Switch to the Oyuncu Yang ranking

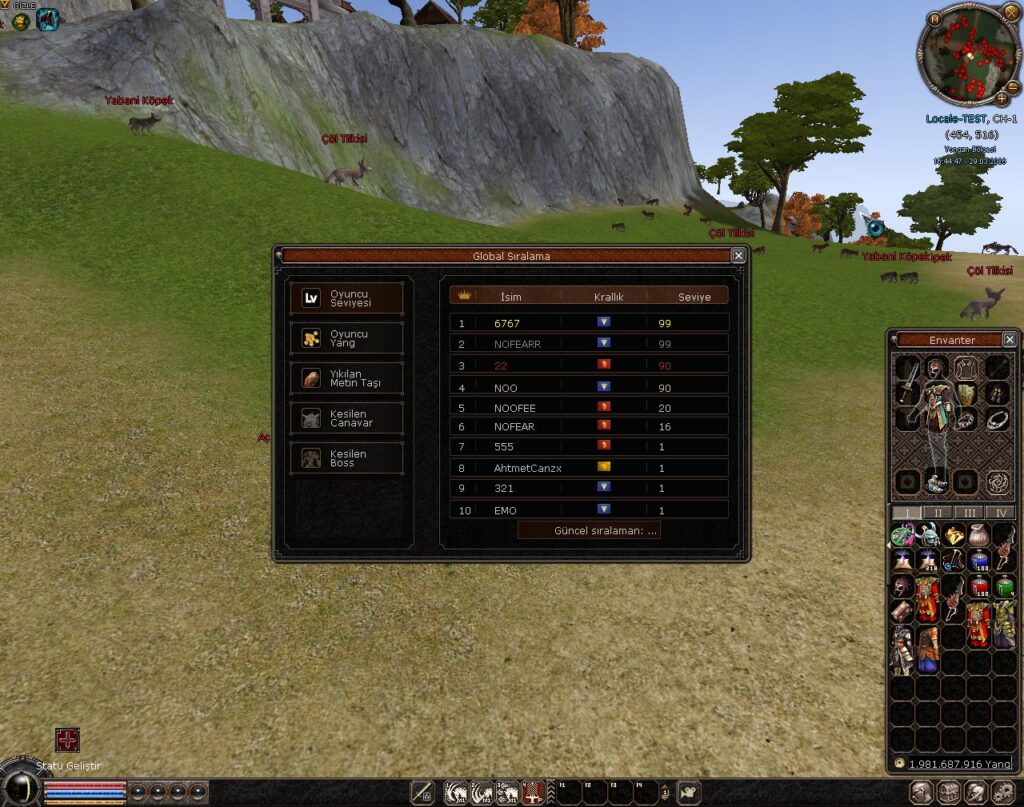[x=346, y=338]
